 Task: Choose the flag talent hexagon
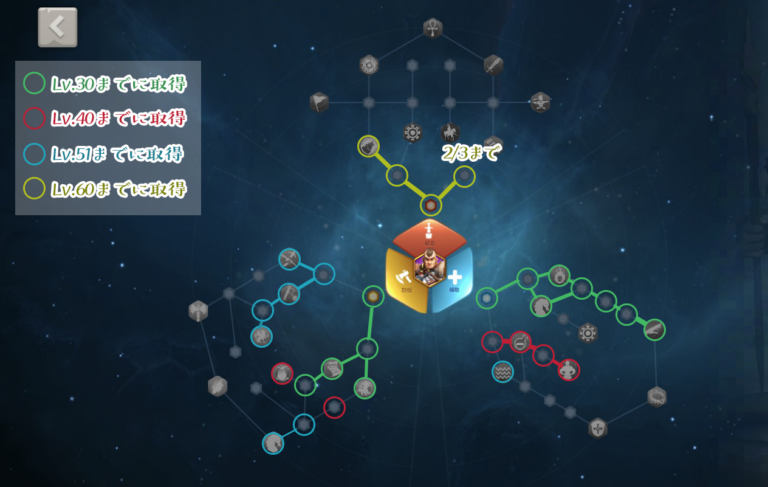click(x=320, y=101)
